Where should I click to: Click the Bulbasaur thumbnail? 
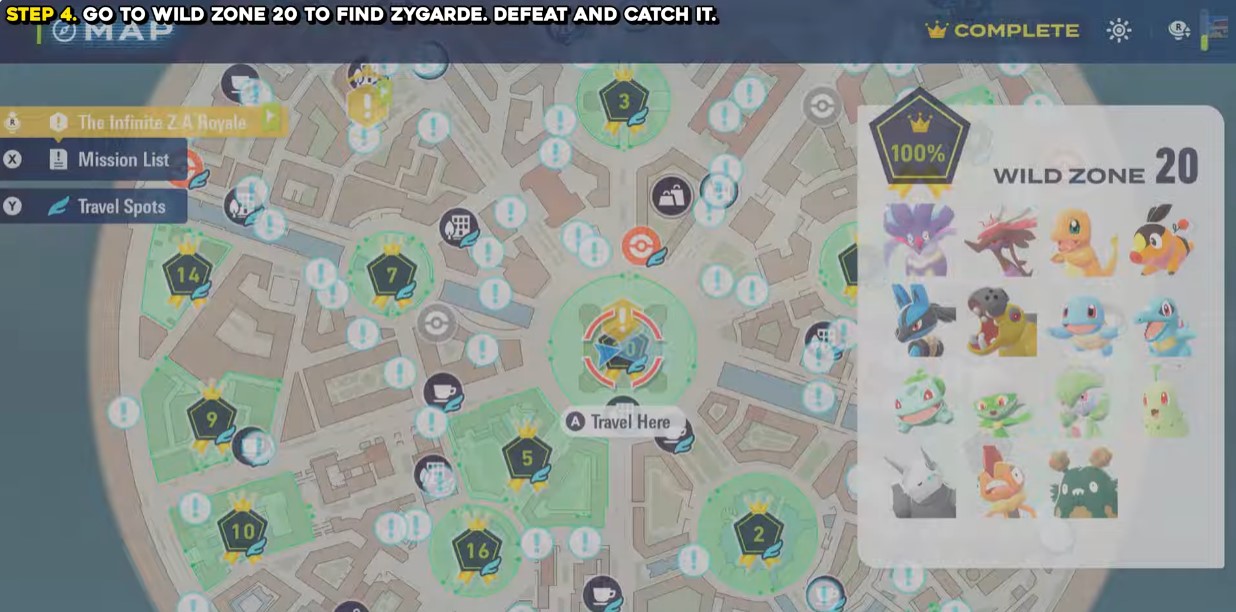pos(921,402)
